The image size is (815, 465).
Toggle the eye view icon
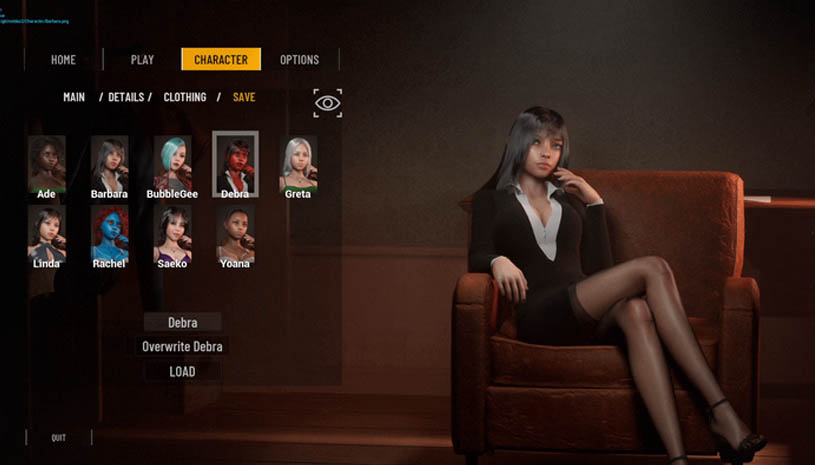[x=327, y=103]
